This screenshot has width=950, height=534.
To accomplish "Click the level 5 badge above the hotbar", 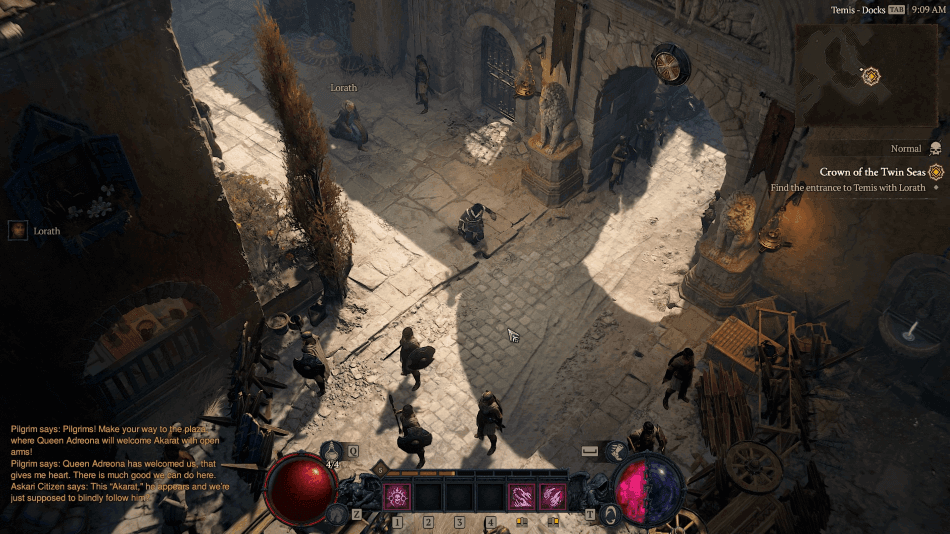I will pyautogui.click(x=380, y=469).
